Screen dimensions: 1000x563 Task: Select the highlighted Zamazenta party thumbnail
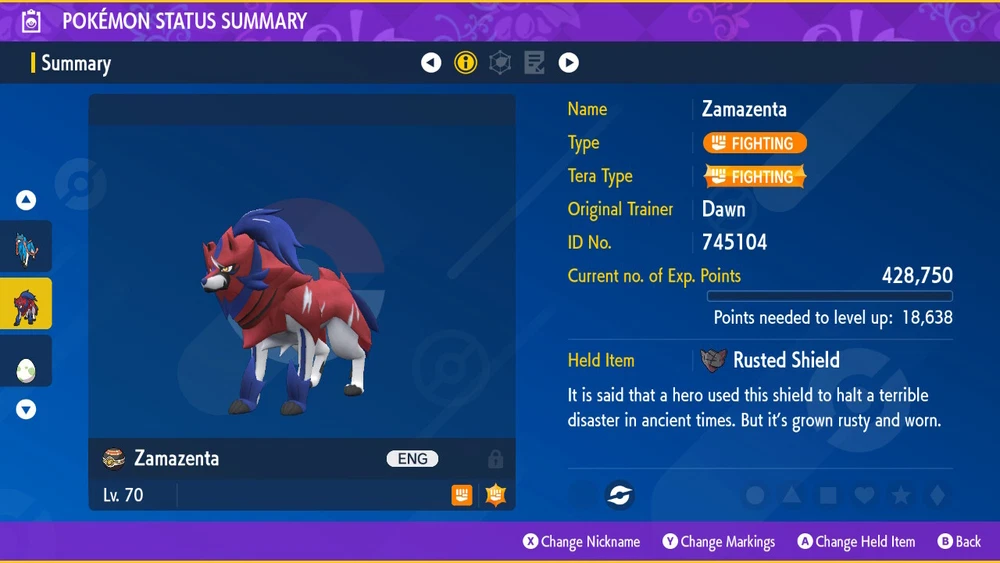pyautogui.click(x=26, y=305)
